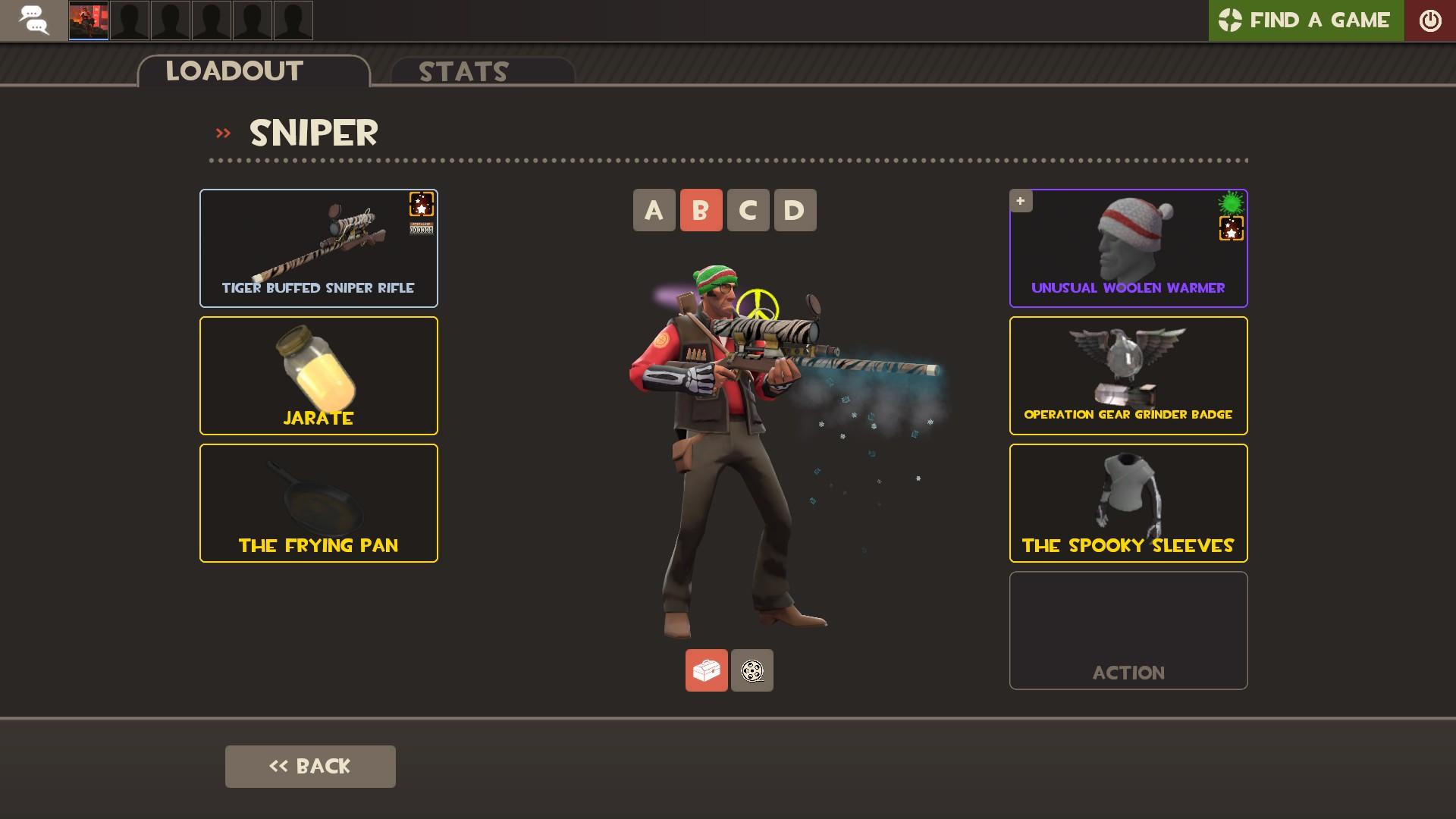The image size is (1456, 819).
Task: Open the taunt film-reel icon below the Sniper
Action: click(x=752, y=670)
